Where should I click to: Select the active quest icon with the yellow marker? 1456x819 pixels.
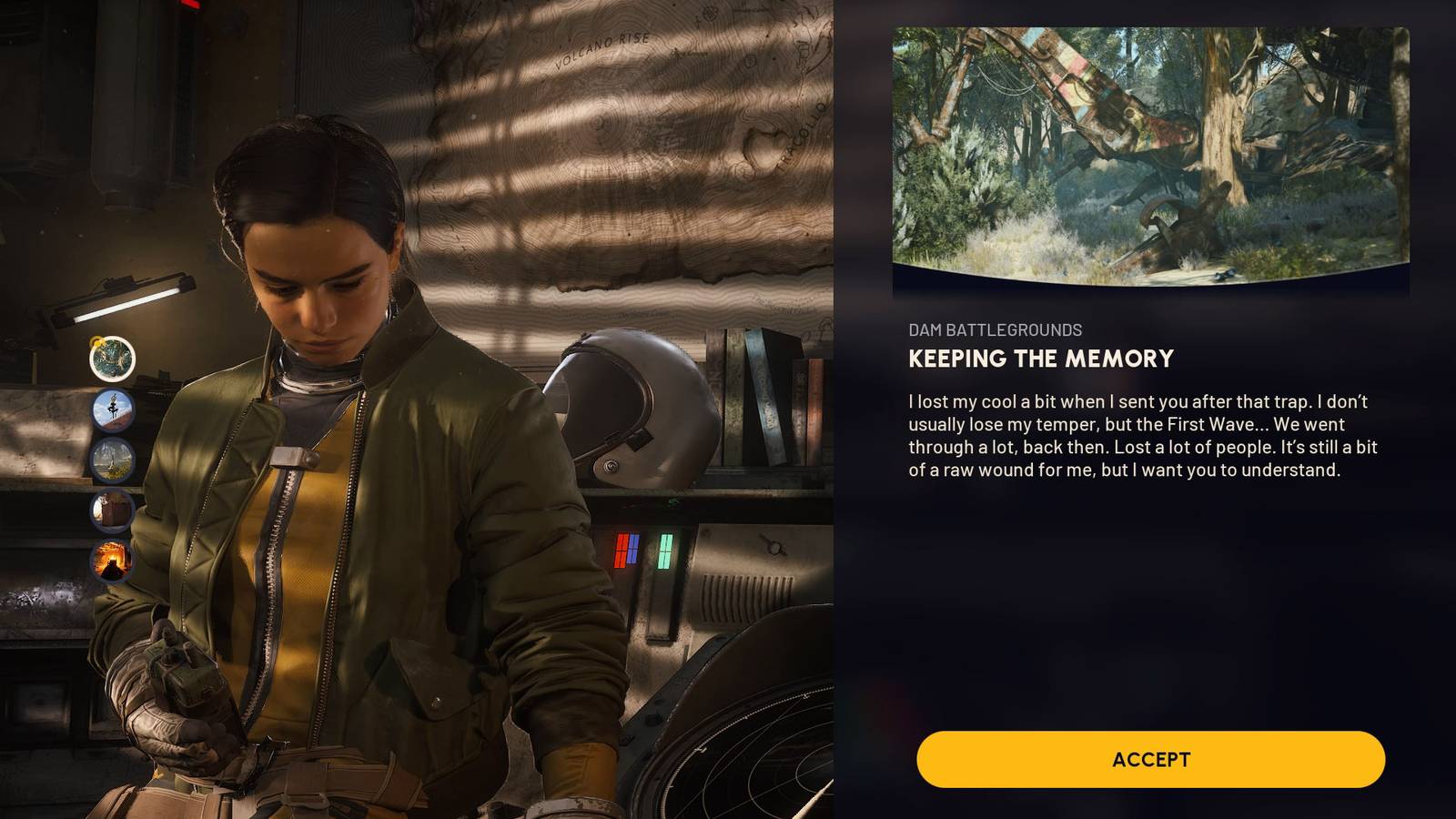coord(112,358)
